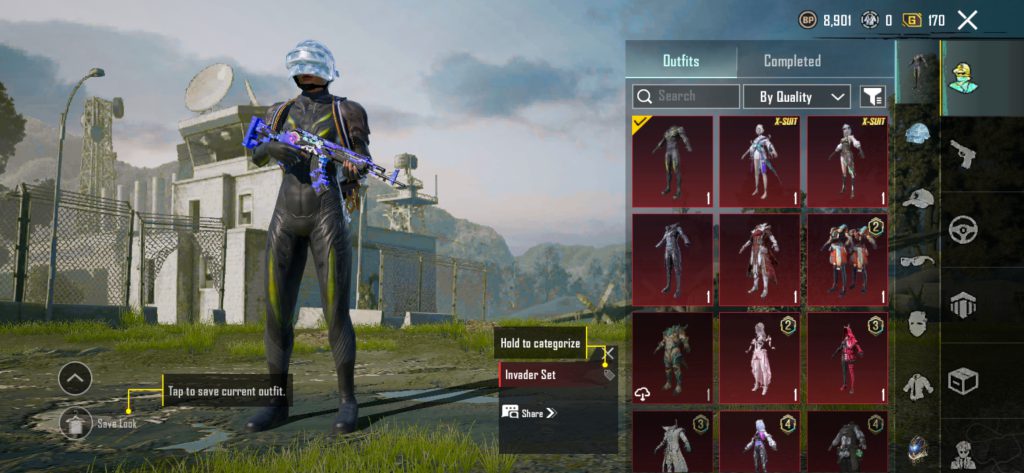The width and height of the screenshot is (1024, 473).
Task: Open the steering wheel vehicles section
Action: [x=963, y=229]
